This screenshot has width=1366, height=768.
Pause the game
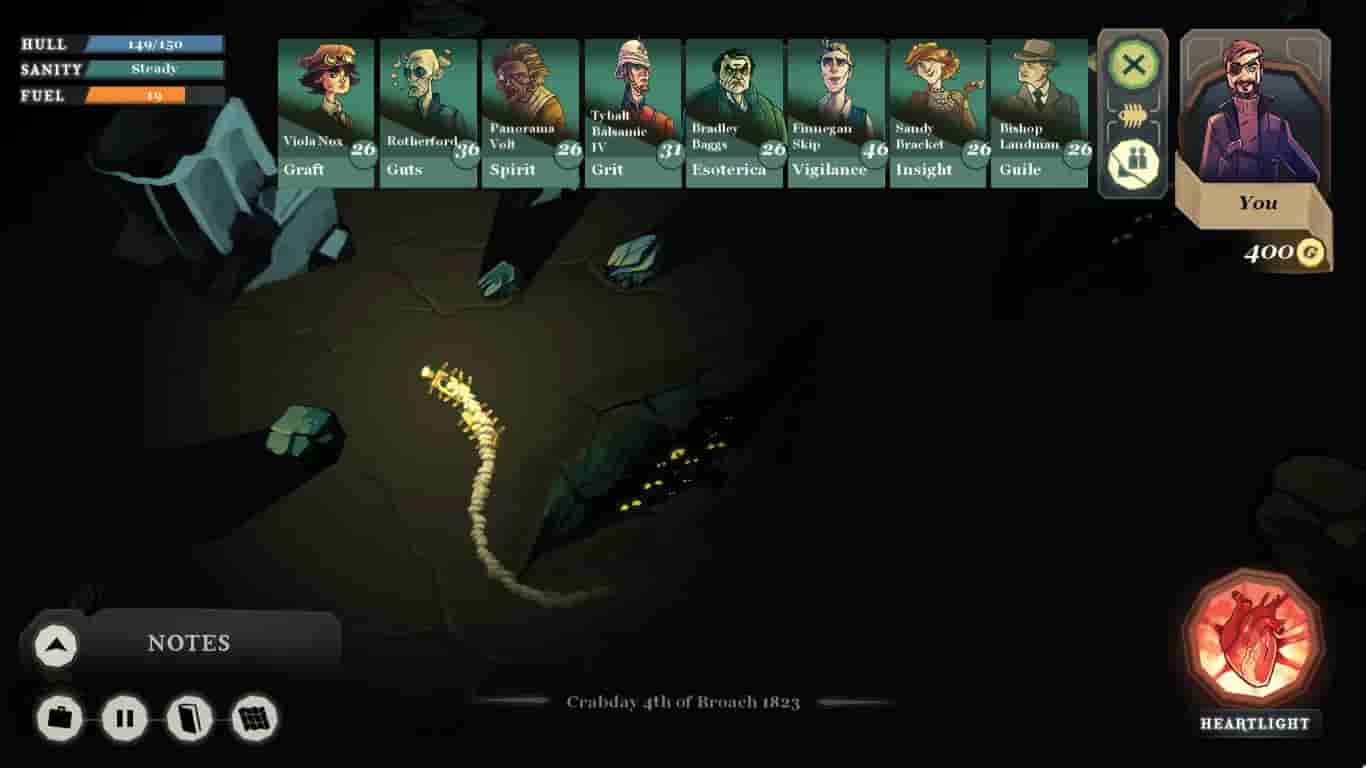coord(125,718)
